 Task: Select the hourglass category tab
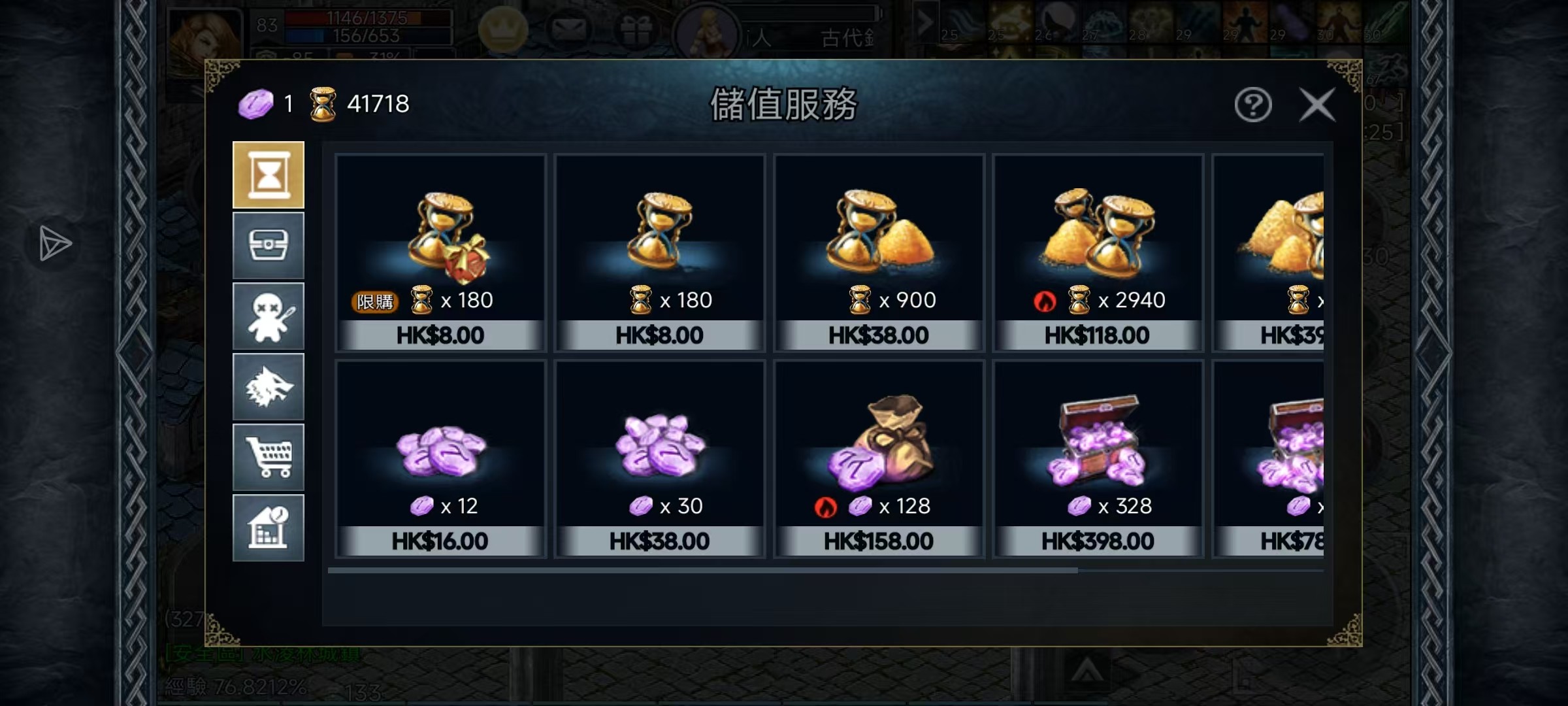pos(269,175)
